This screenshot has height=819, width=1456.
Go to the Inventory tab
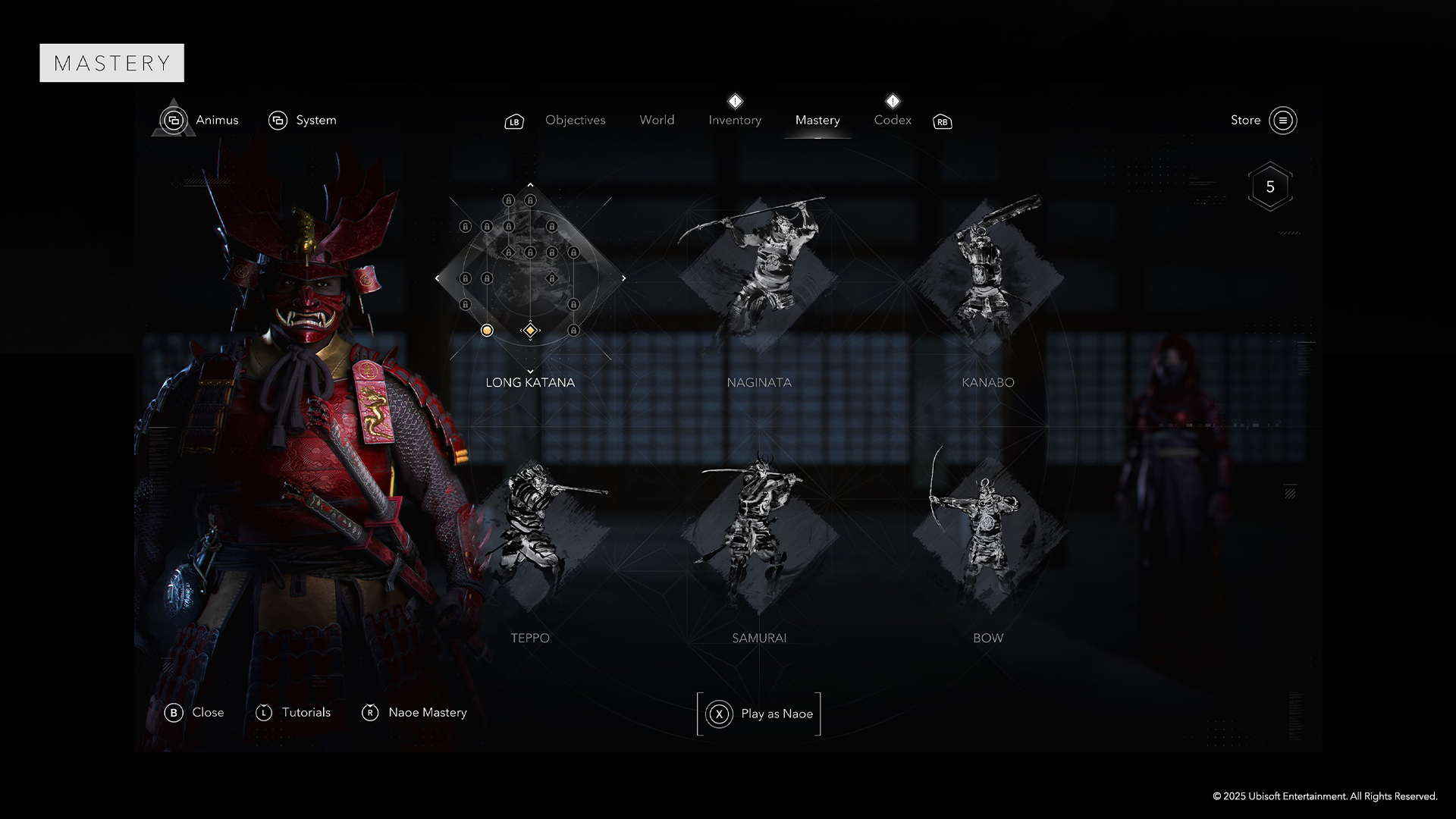point(734,120)
